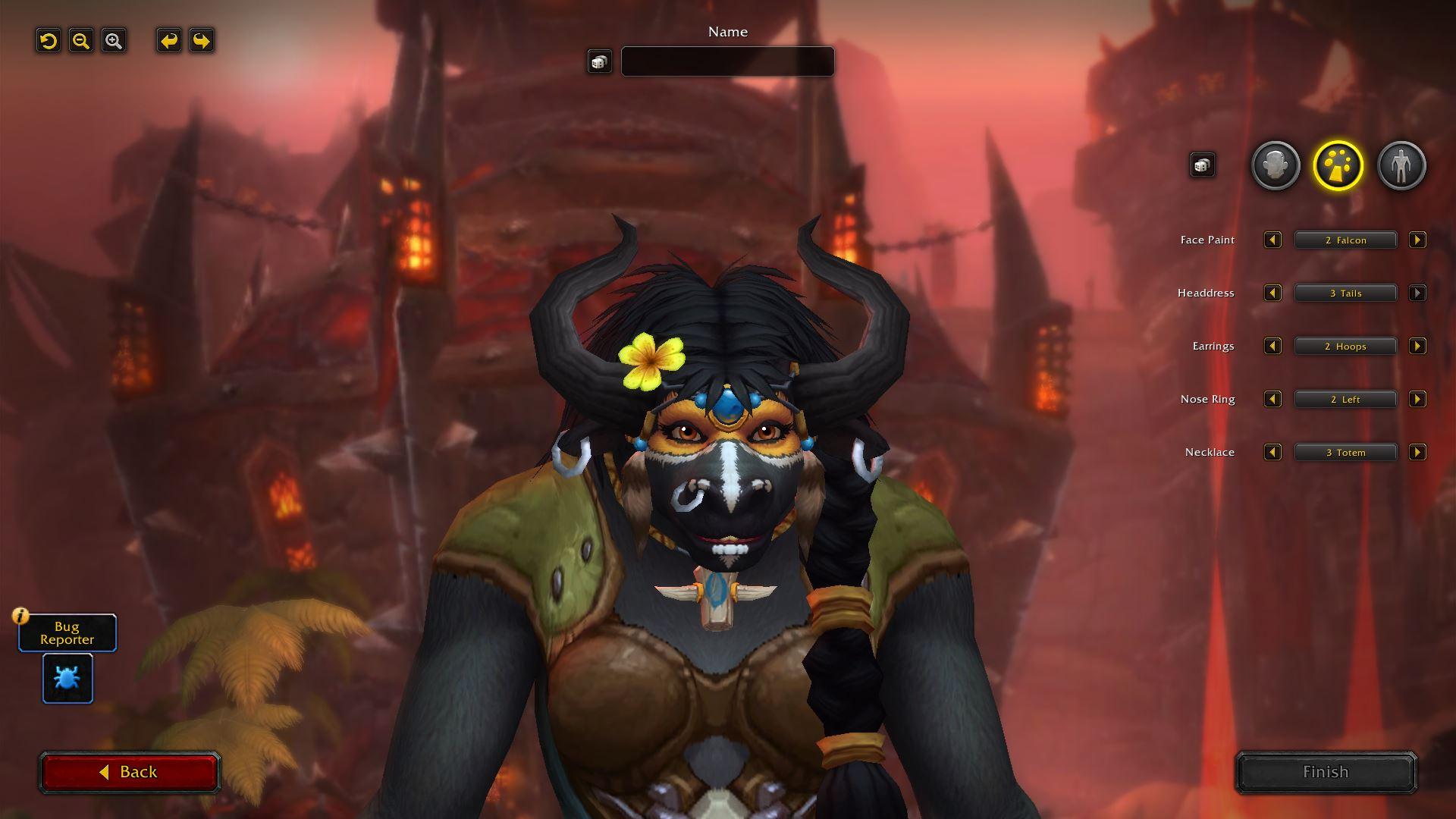Open the accessories customization tab
This screenshot has height=819, width=1456.
[x=1338, y=165]
